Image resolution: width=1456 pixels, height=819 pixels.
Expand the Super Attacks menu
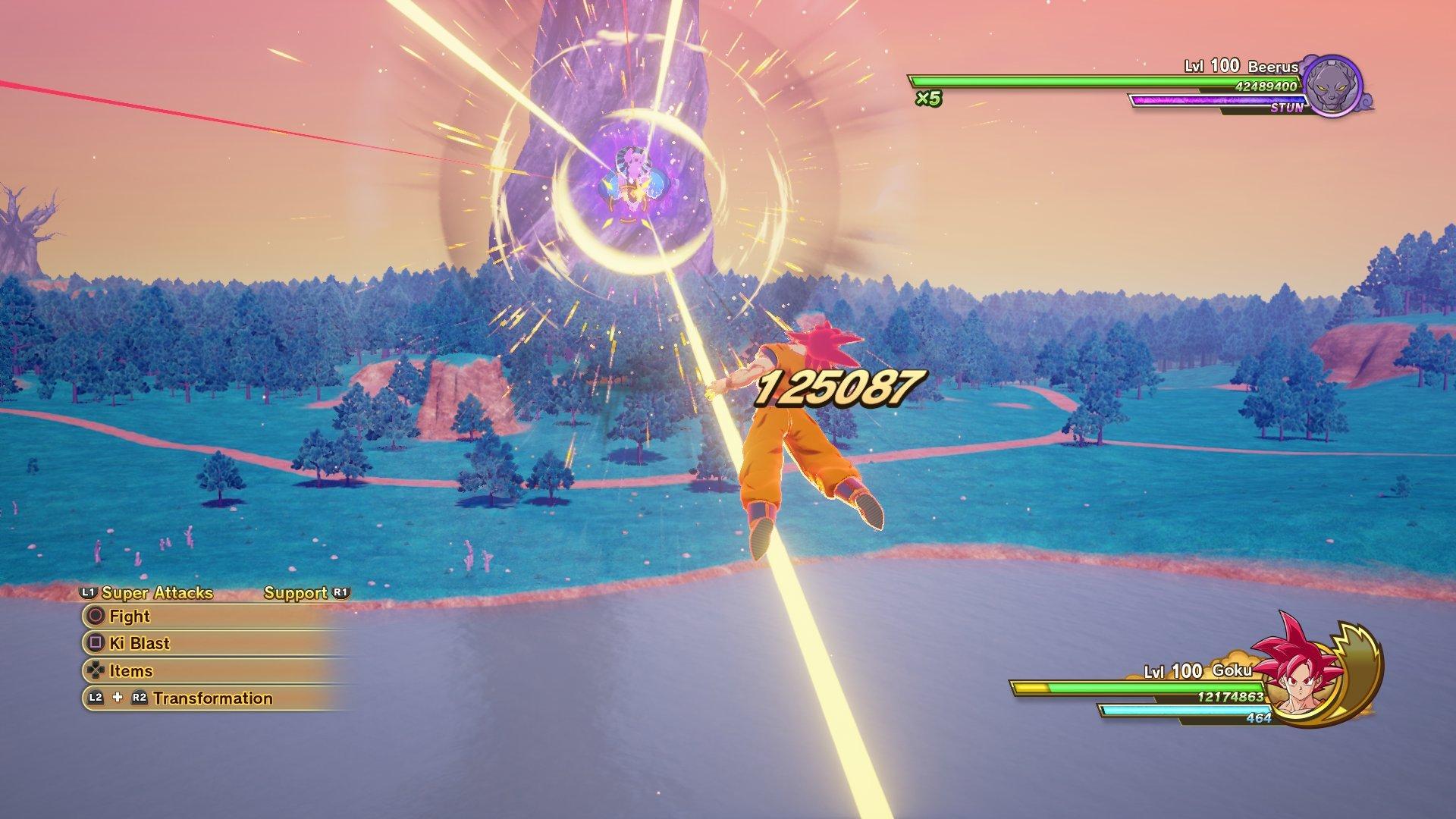[155, 593]
